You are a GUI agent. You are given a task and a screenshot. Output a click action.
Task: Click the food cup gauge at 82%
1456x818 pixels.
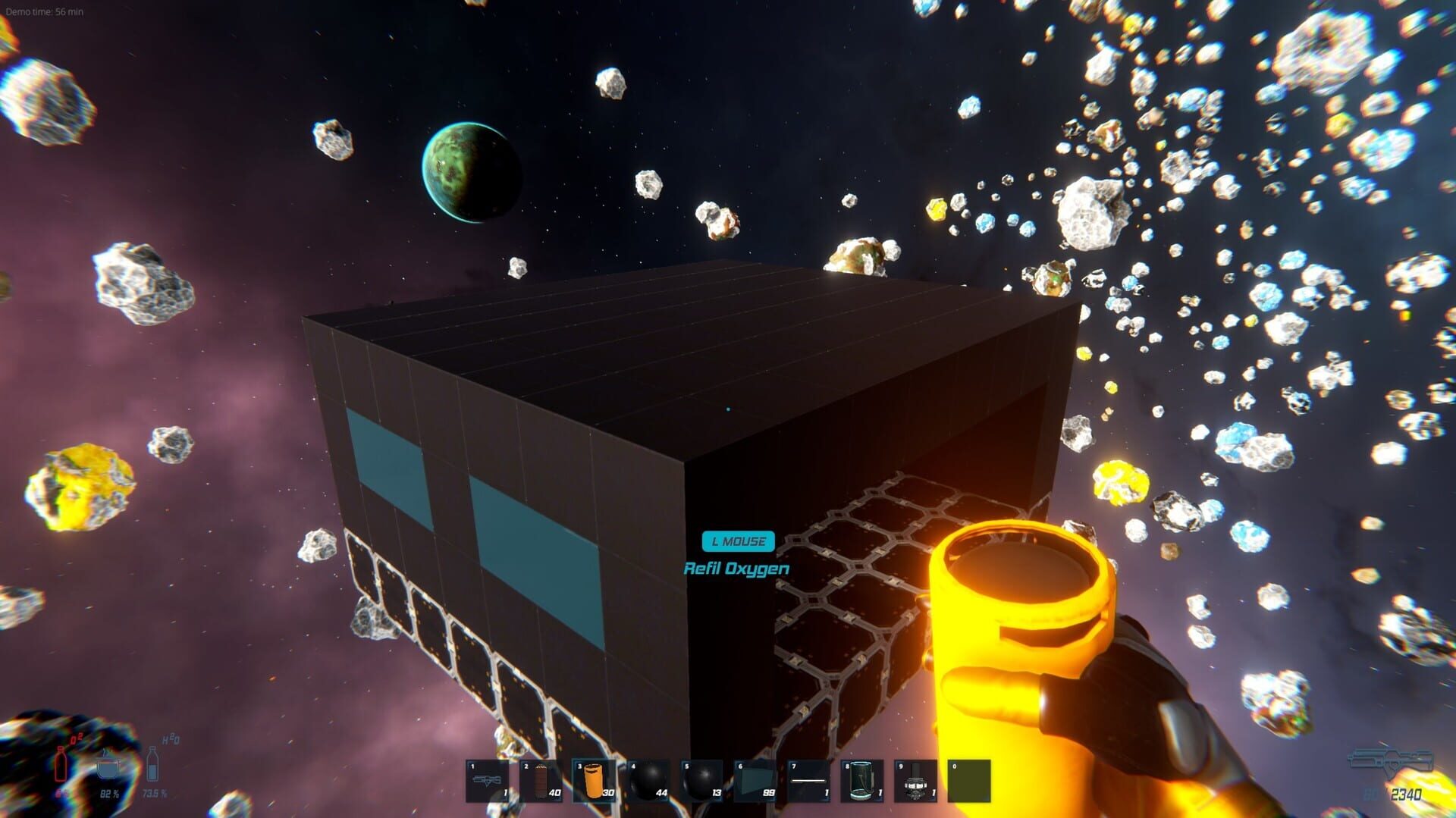[x=106, y=769]
